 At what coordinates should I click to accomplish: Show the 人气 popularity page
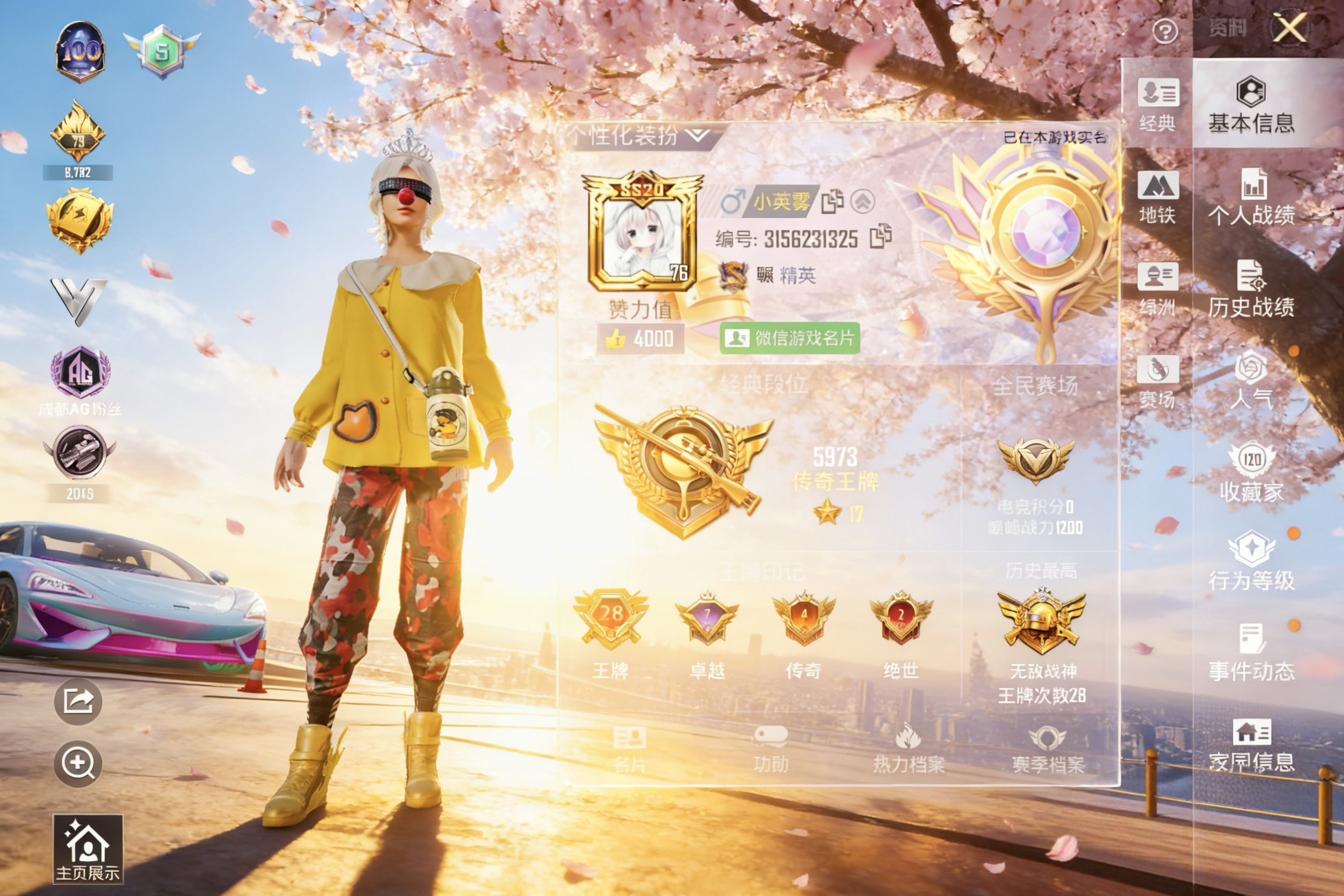tap(1251, 380)
